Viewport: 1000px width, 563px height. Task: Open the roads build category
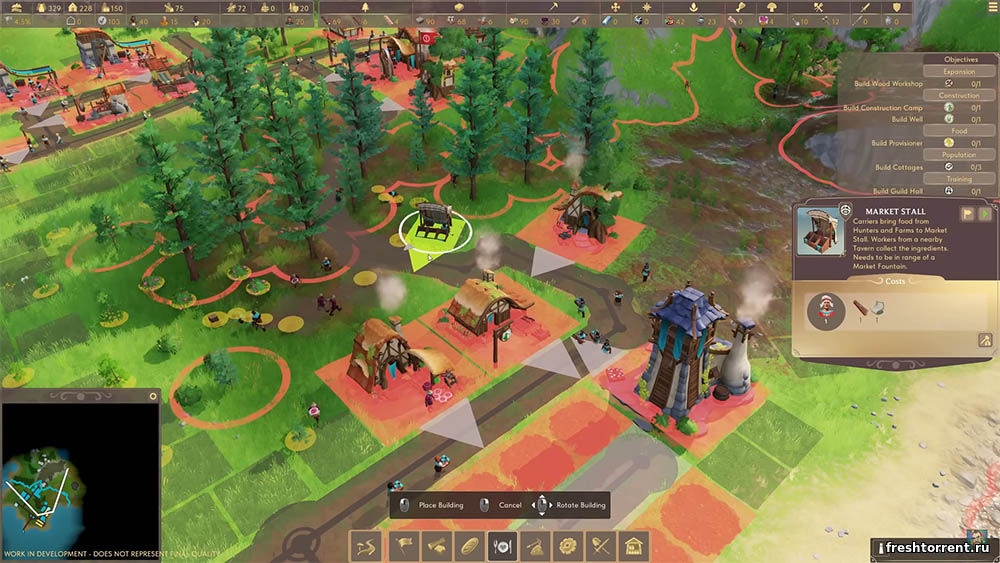point(364,546)
